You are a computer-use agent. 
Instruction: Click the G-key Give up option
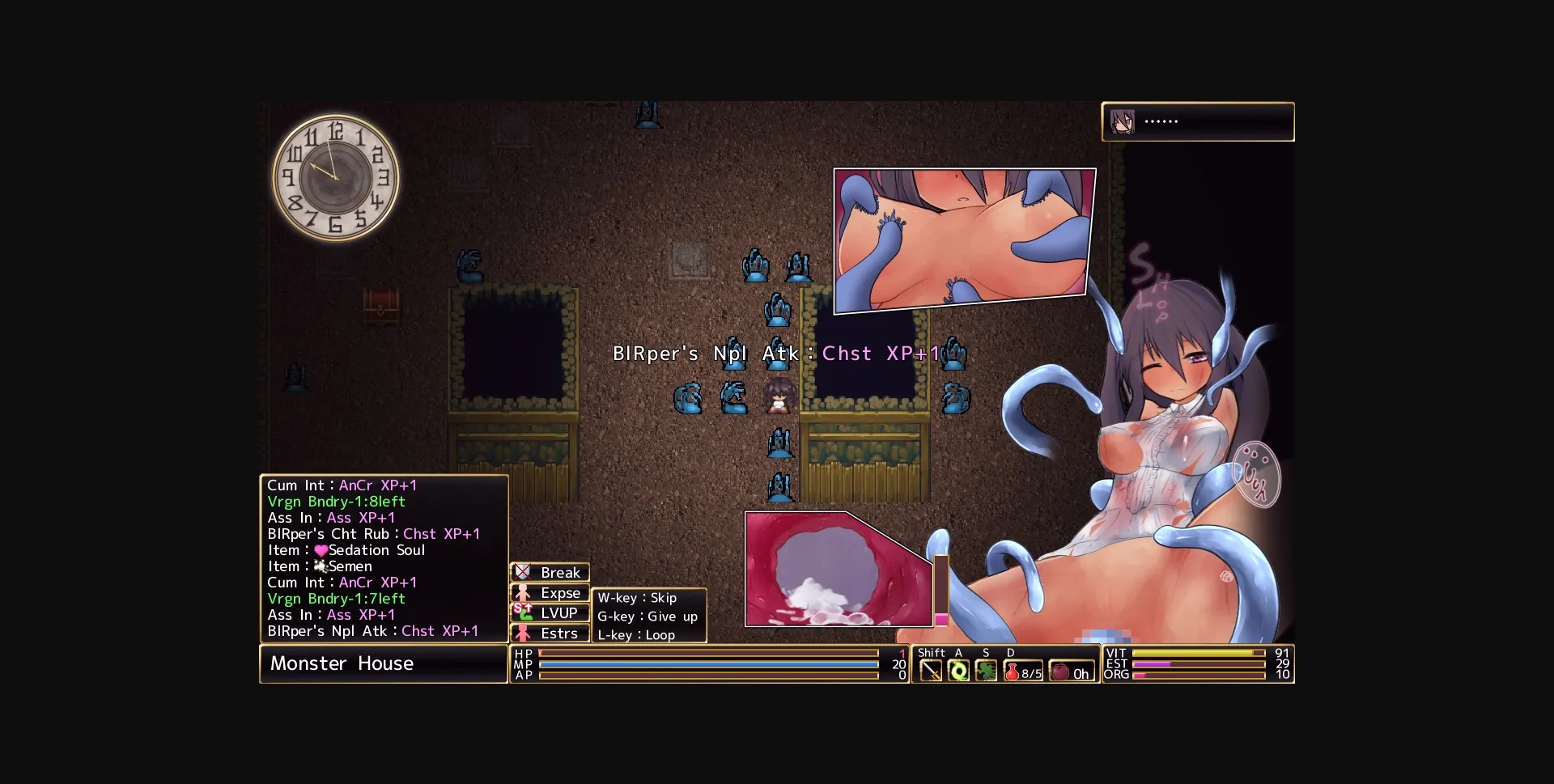click(x=647, y=616)
